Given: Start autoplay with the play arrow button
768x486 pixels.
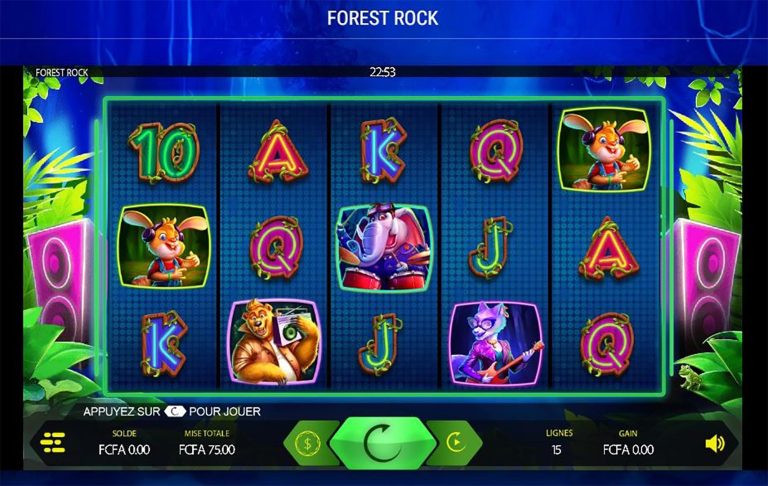Looking at the screenshot, I should point(455,442).
